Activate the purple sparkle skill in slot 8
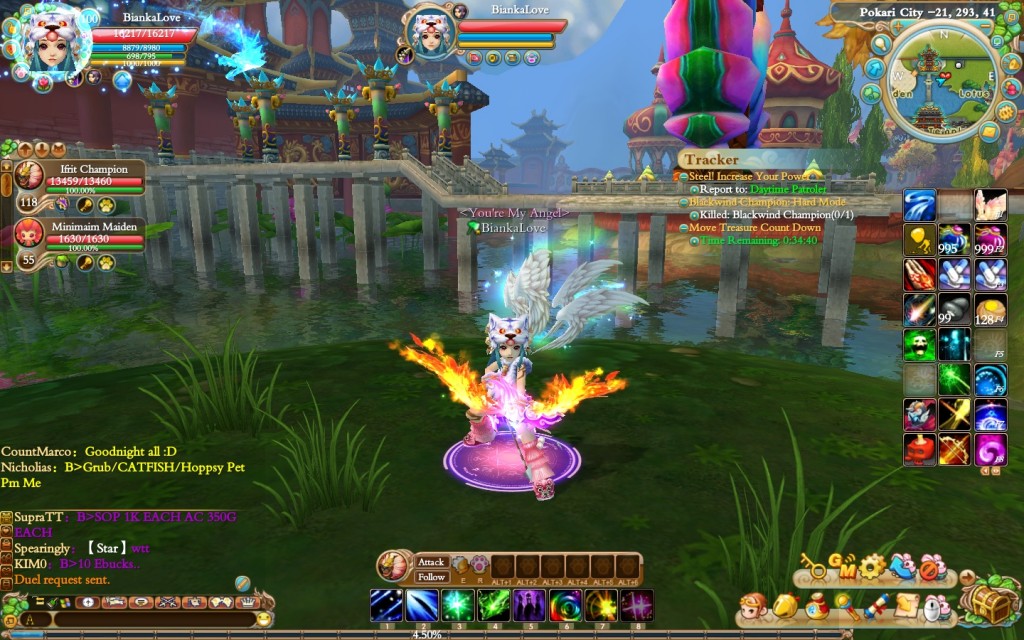The image size is (1024, 640). pyautogui.click(x=636, y=605)
